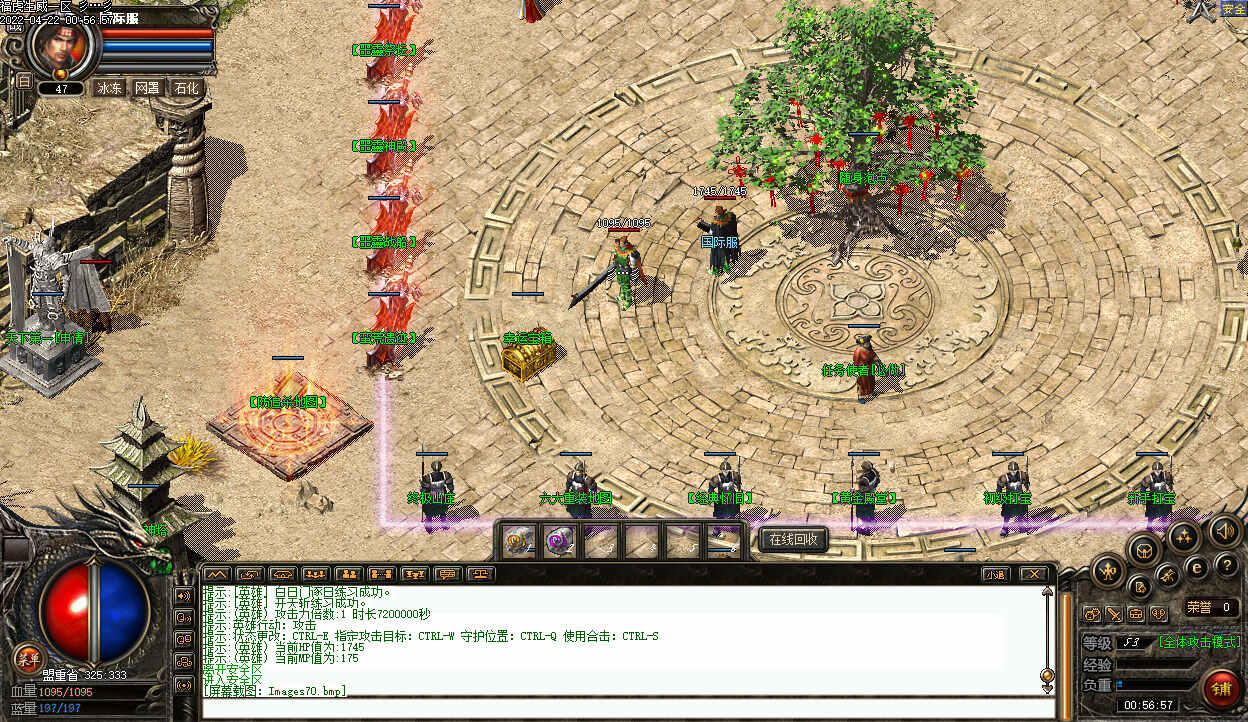The image size is (1248, 722).
Task: Click the chat log scrollbar down arrow
Action: [1047, 688]
